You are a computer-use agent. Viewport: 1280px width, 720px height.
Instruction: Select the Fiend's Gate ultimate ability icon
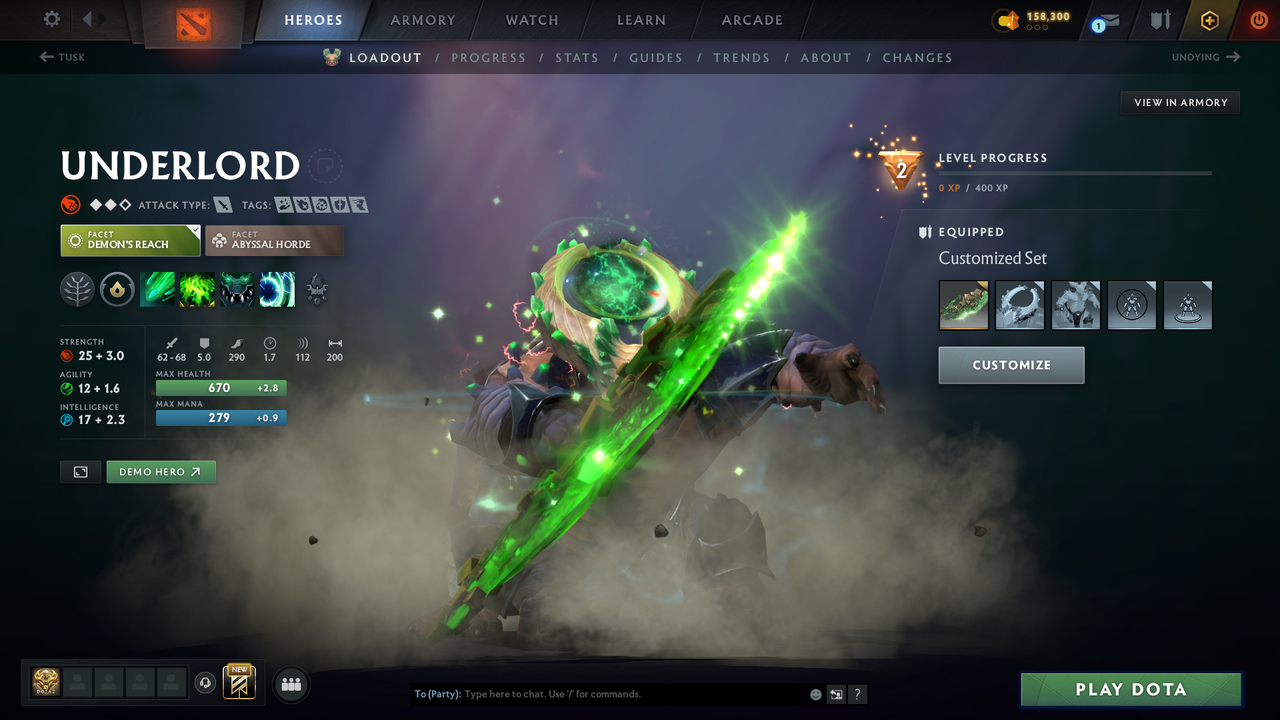click(x=277, y=289)
